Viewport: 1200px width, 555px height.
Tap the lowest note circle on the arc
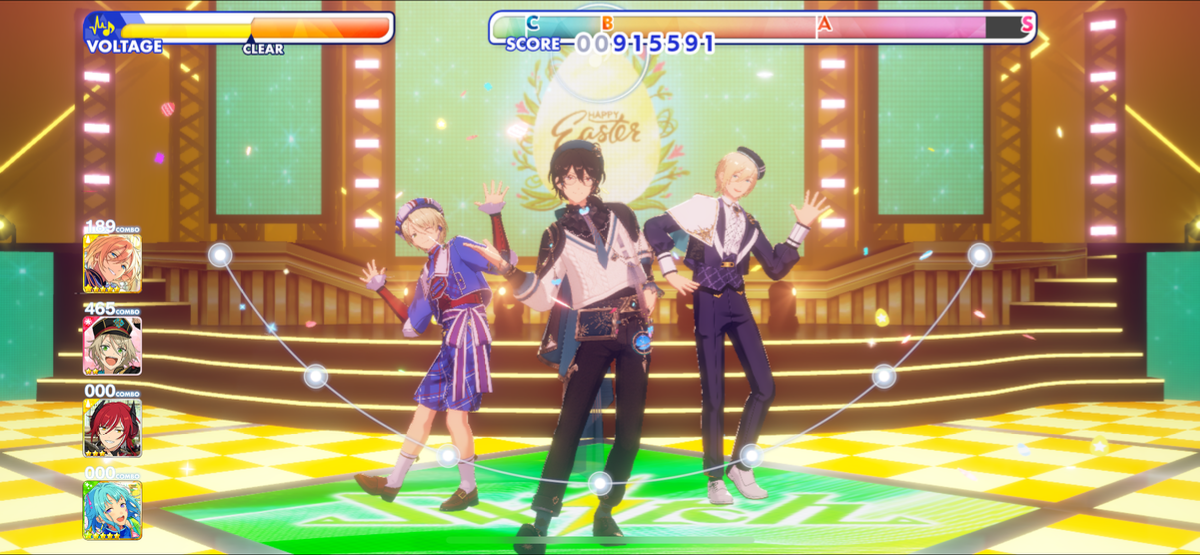(x=600, y=484)
